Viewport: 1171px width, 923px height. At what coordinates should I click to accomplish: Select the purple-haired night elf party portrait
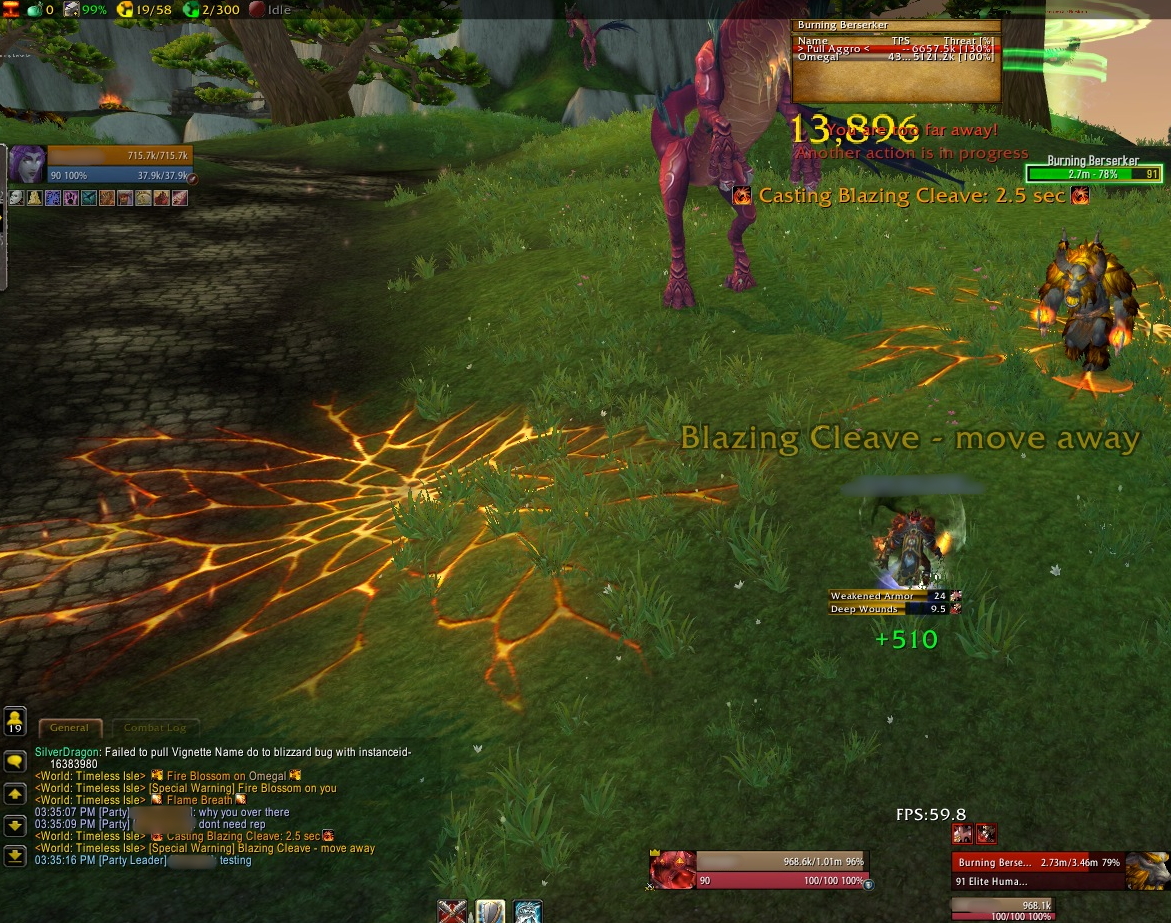point(27,164)
